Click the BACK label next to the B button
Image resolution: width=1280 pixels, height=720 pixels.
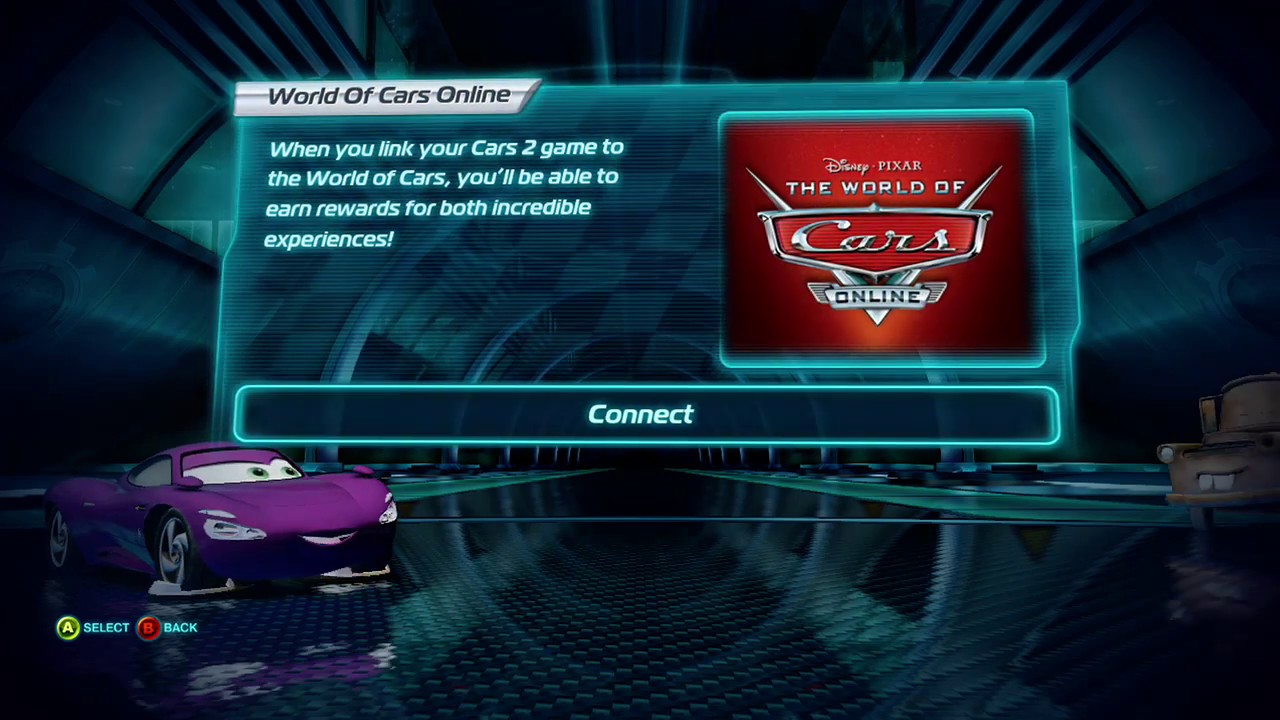pyautogui.click(x=180, y=627)
